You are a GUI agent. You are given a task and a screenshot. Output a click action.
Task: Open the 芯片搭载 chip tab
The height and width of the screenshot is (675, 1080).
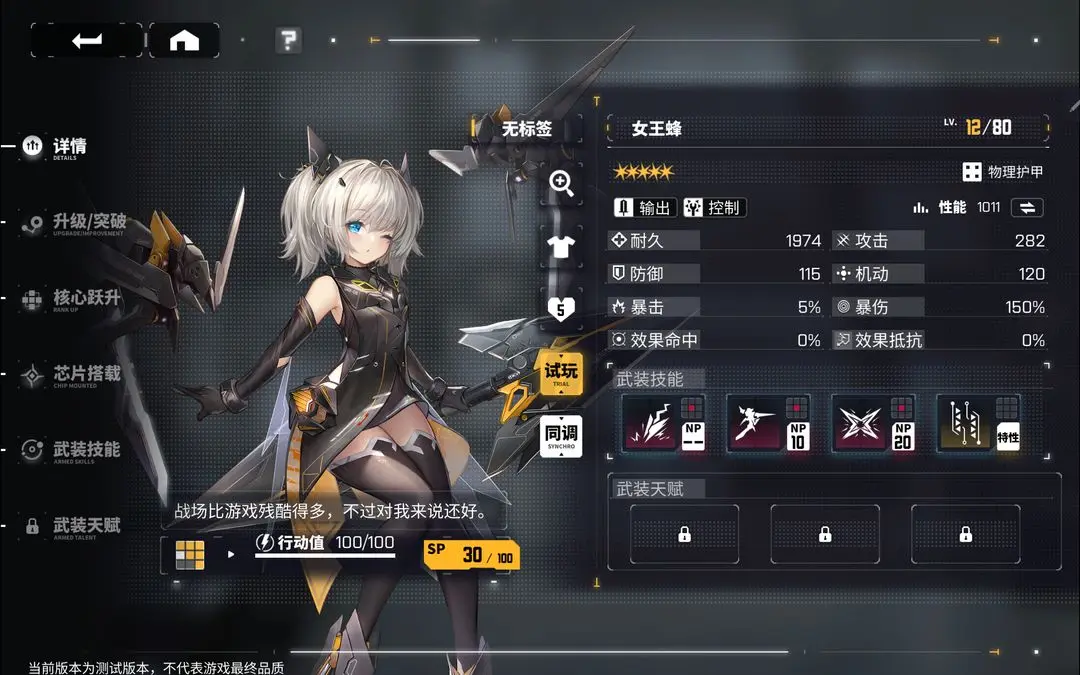[85, 374]
